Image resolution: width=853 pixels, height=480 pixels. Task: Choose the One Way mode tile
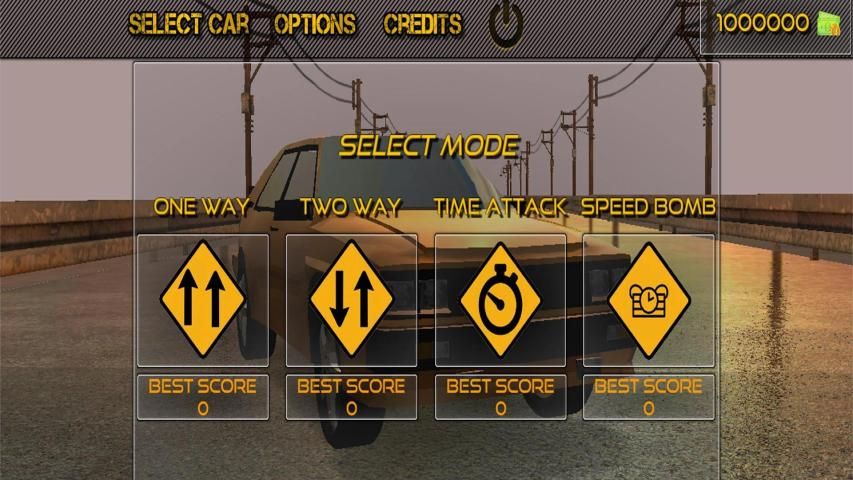coord(203,300)
